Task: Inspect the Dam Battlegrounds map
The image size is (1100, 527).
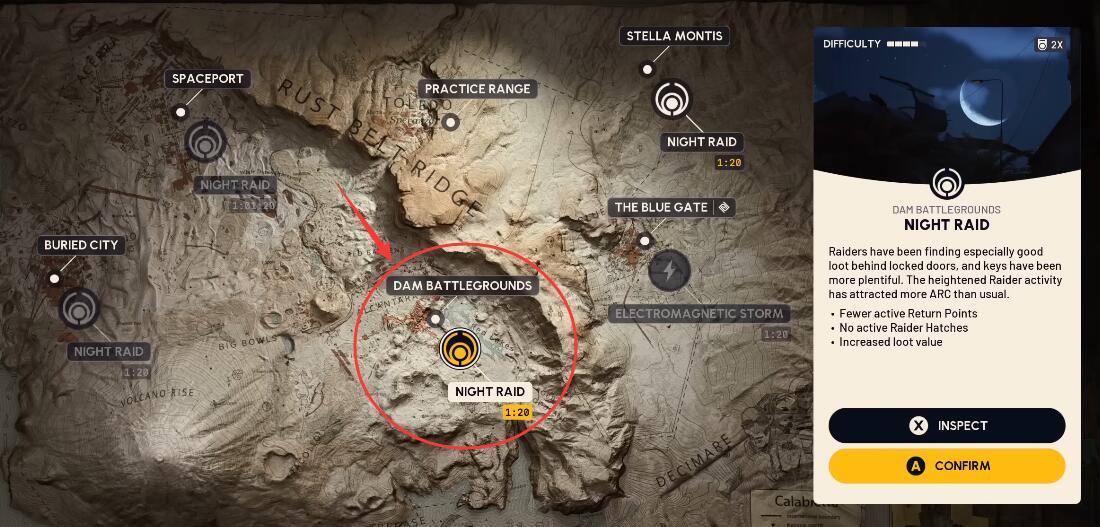Action: point(946,426)
